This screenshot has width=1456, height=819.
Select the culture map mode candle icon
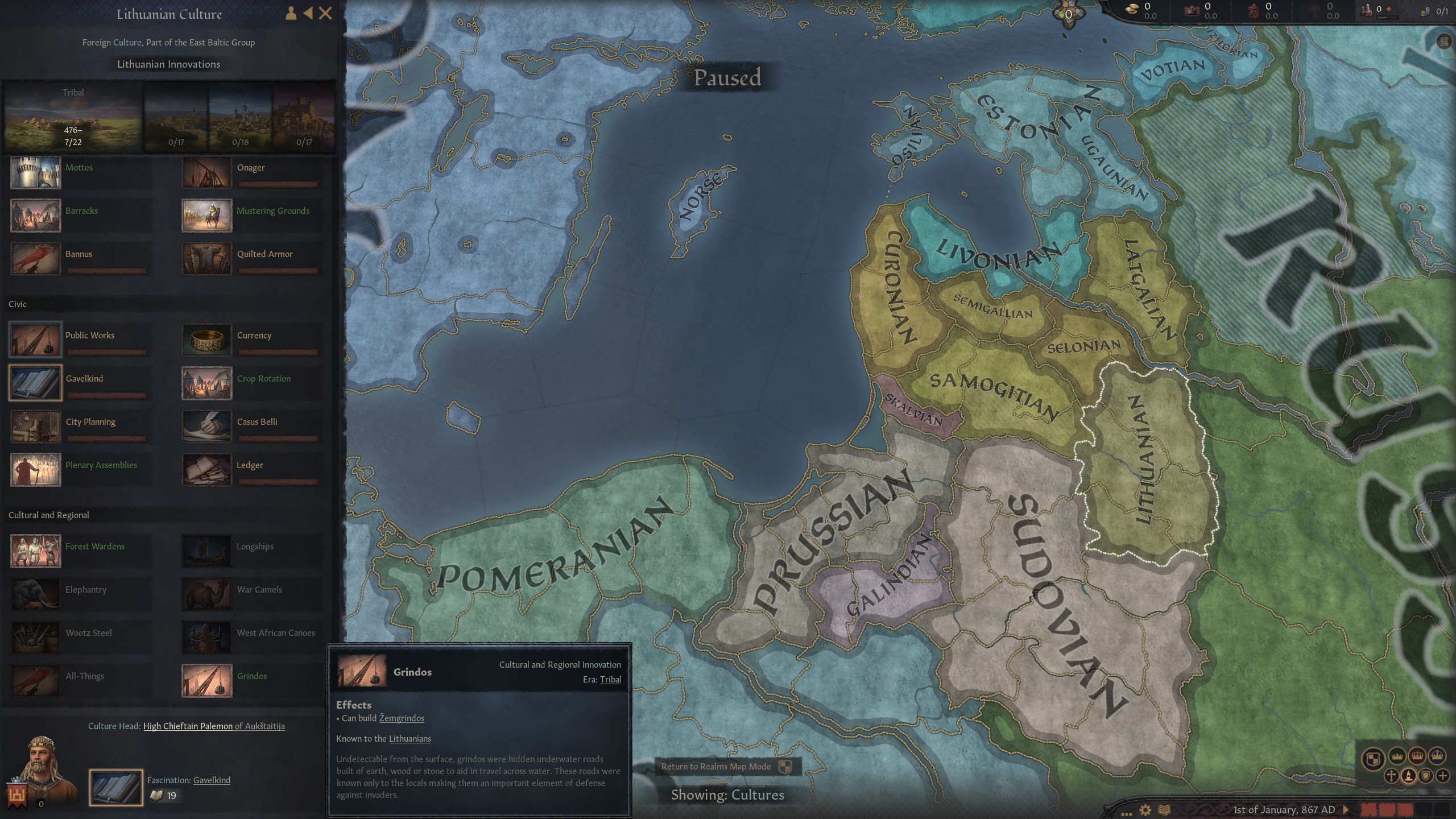coord(1409,775)
